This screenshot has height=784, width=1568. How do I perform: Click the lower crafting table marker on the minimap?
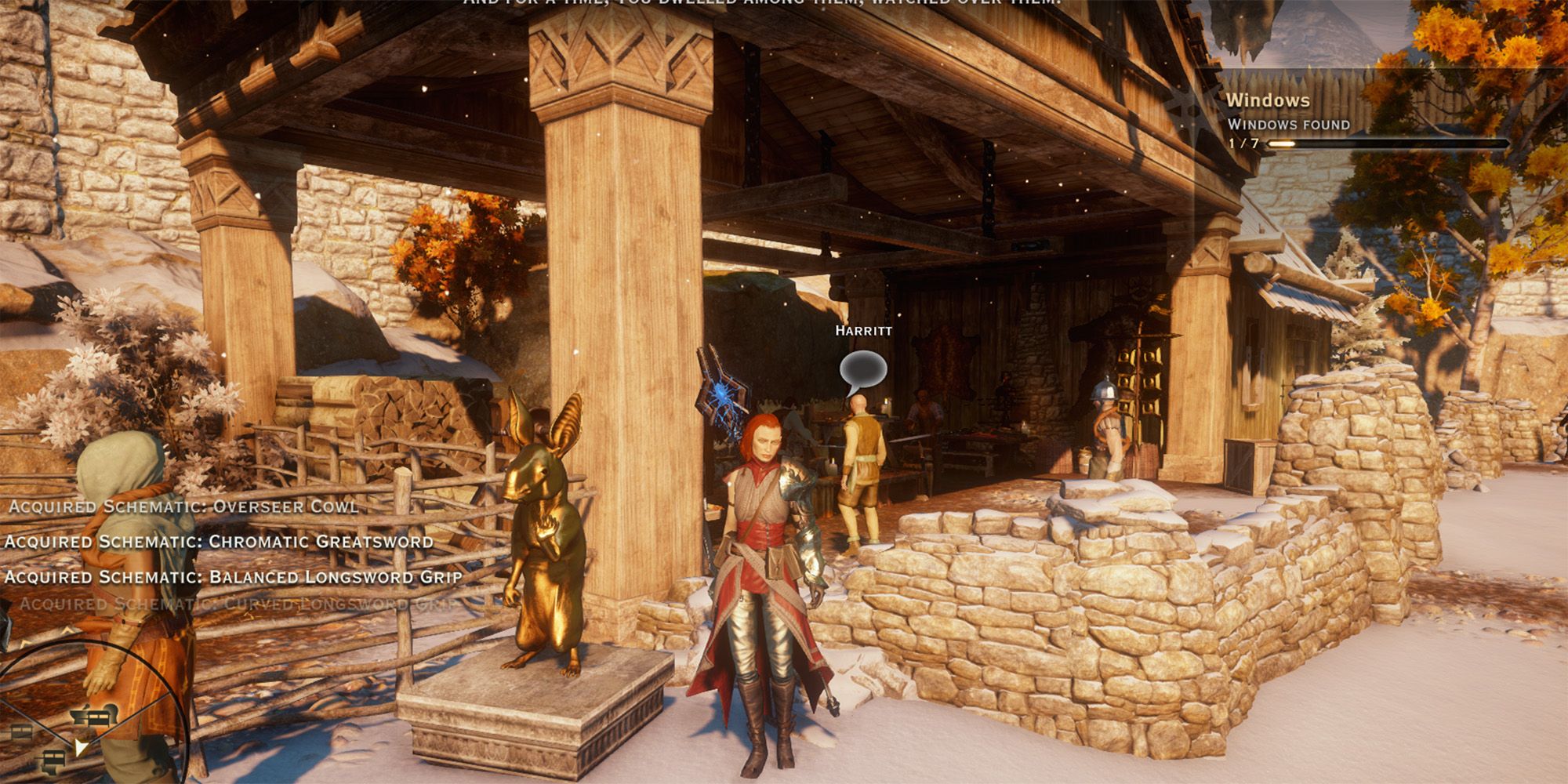[53, 757]
